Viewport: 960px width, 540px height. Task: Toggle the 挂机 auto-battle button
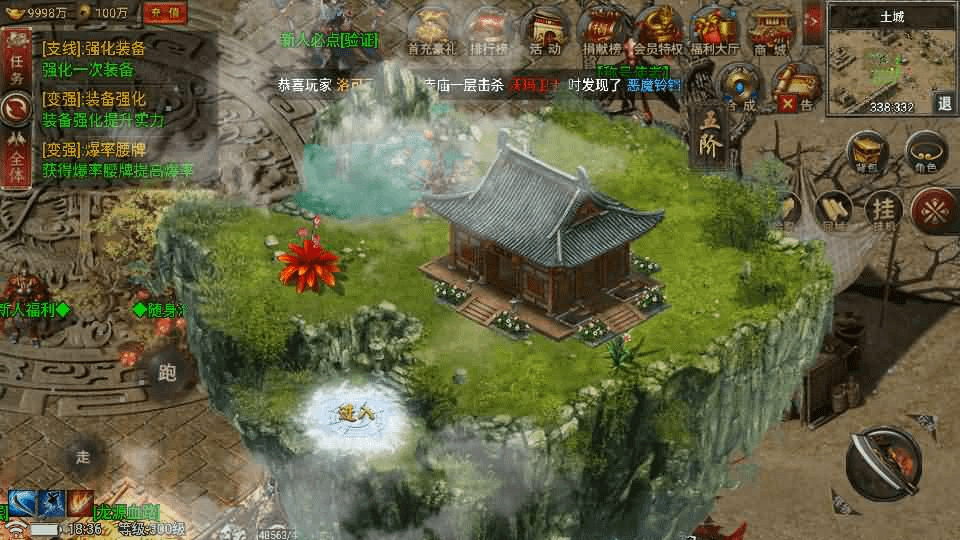[x=883, y=210]
